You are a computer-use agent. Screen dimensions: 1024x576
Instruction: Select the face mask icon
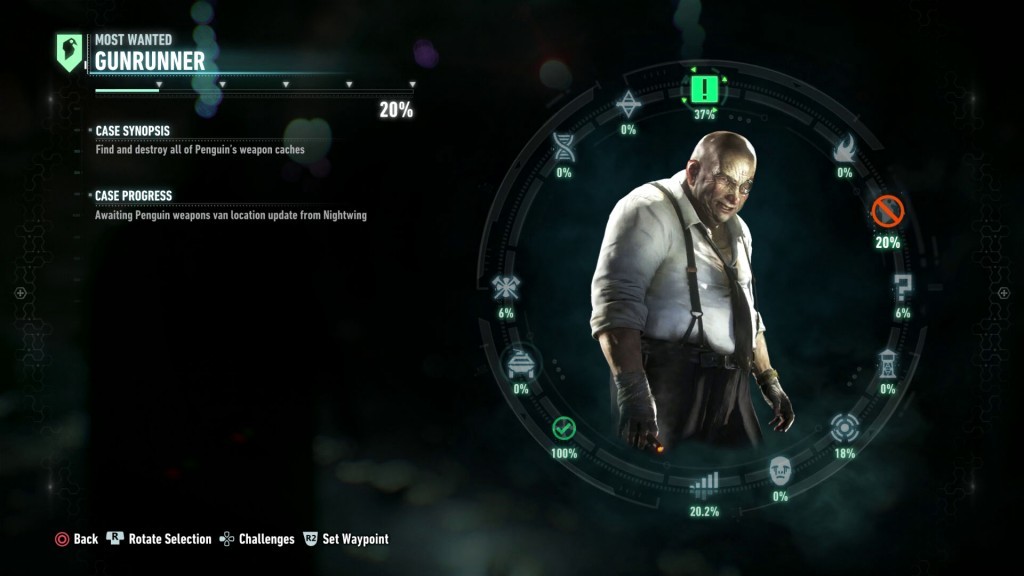[780, 471]
